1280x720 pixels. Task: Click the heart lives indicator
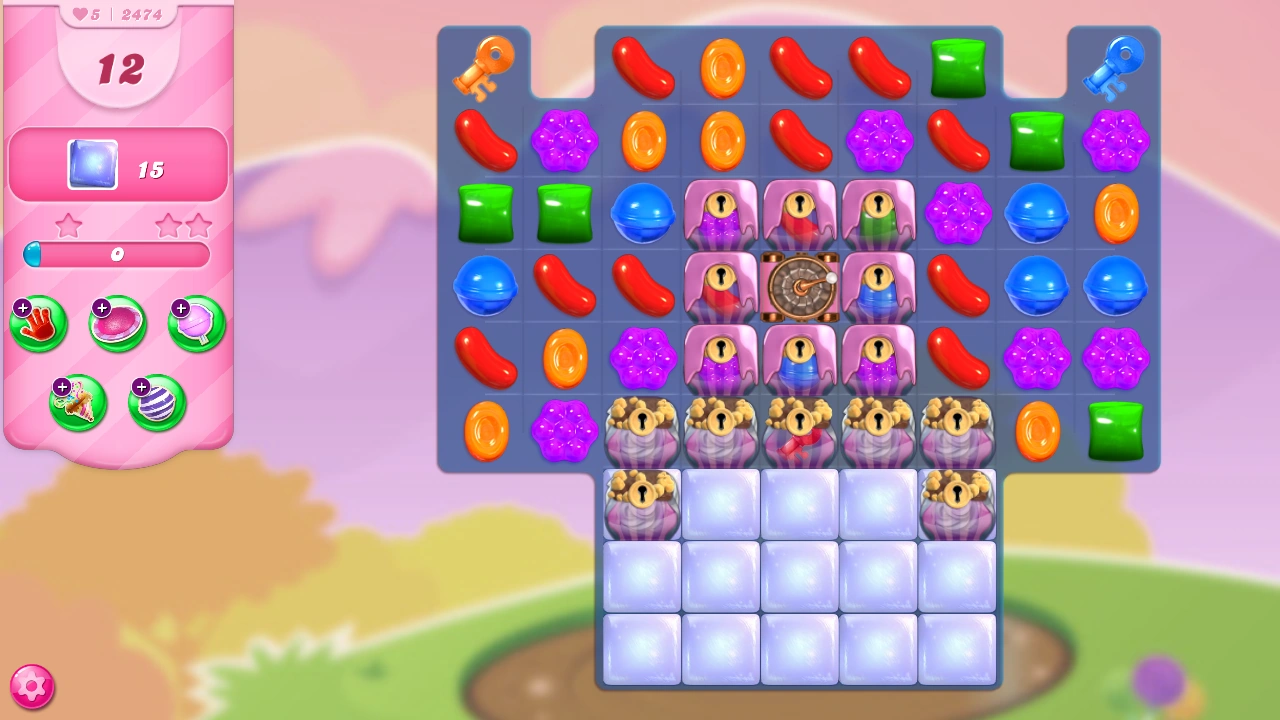click(x=78, y=13)
